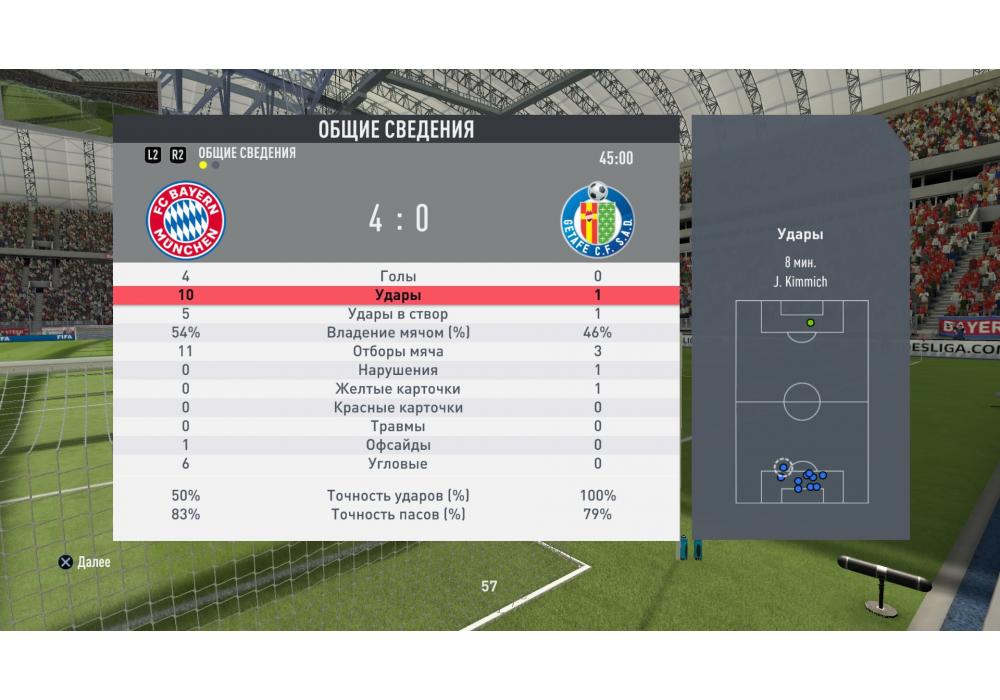
Task: Select Точность ударов (%) row
Action: (x=397, y=496)
